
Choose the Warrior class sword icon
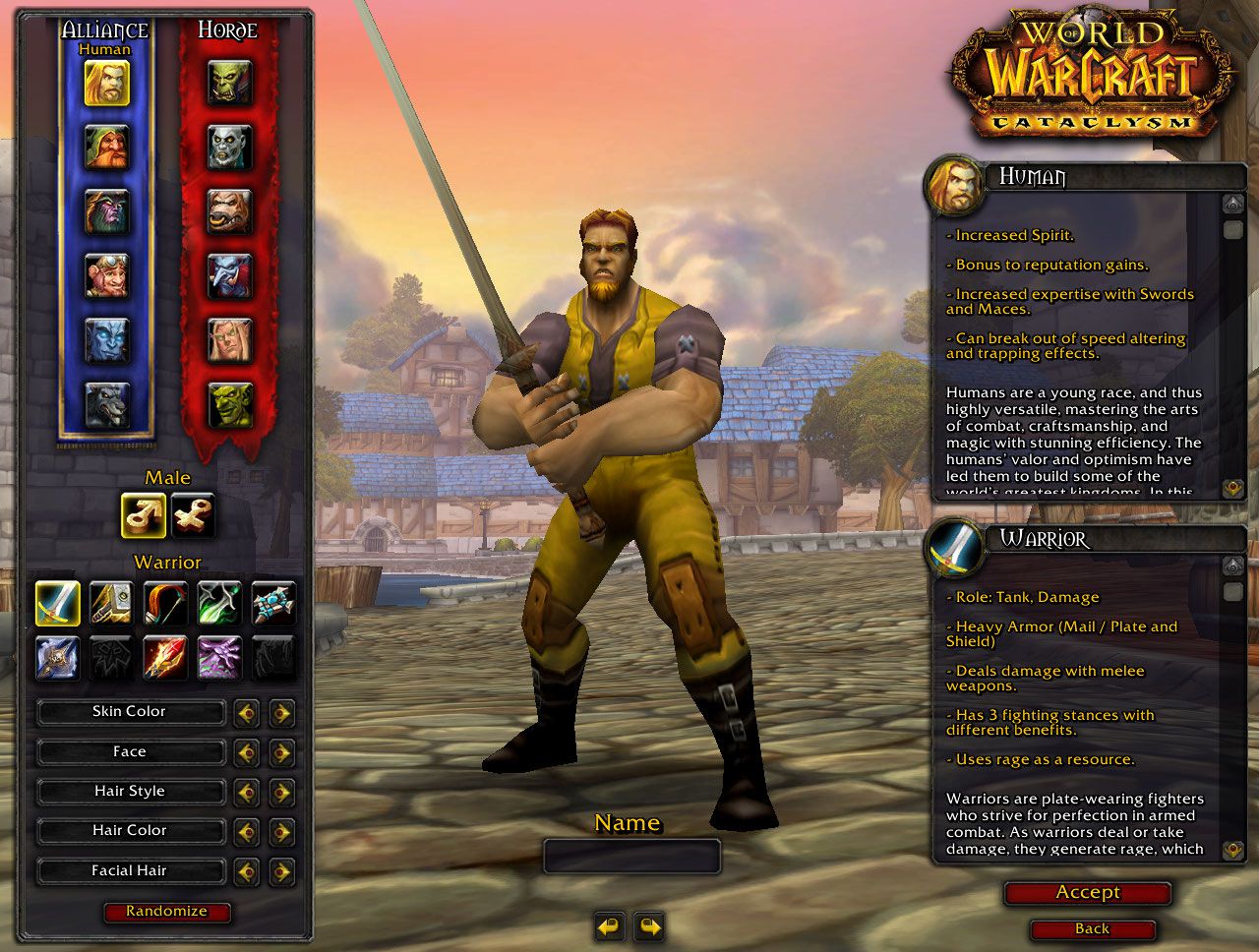click(x=58, y=603)
